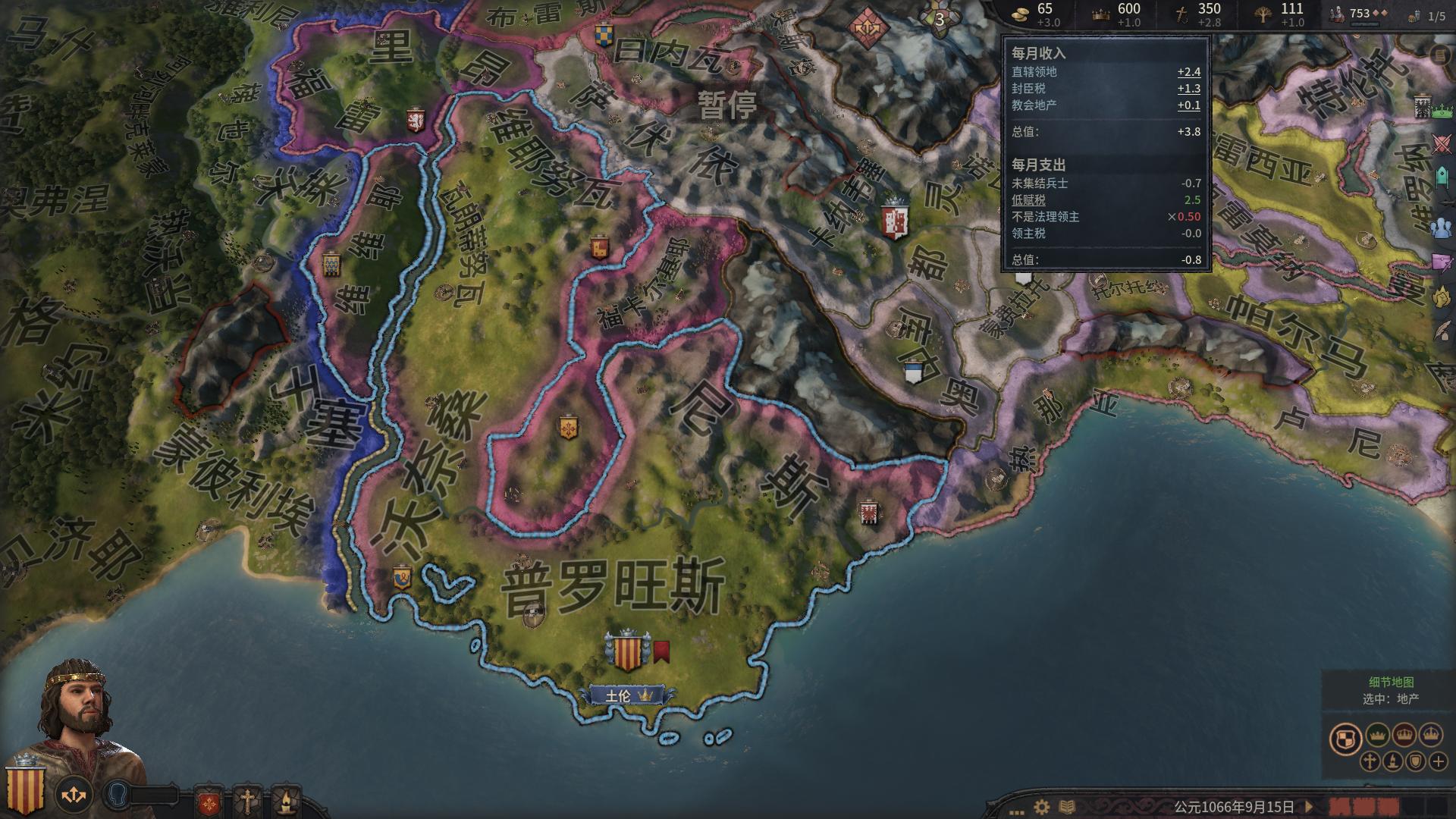This screenshot has height=819, width=1456.
Task: Show more map modes with the plus button
Action: point(1439,761)
